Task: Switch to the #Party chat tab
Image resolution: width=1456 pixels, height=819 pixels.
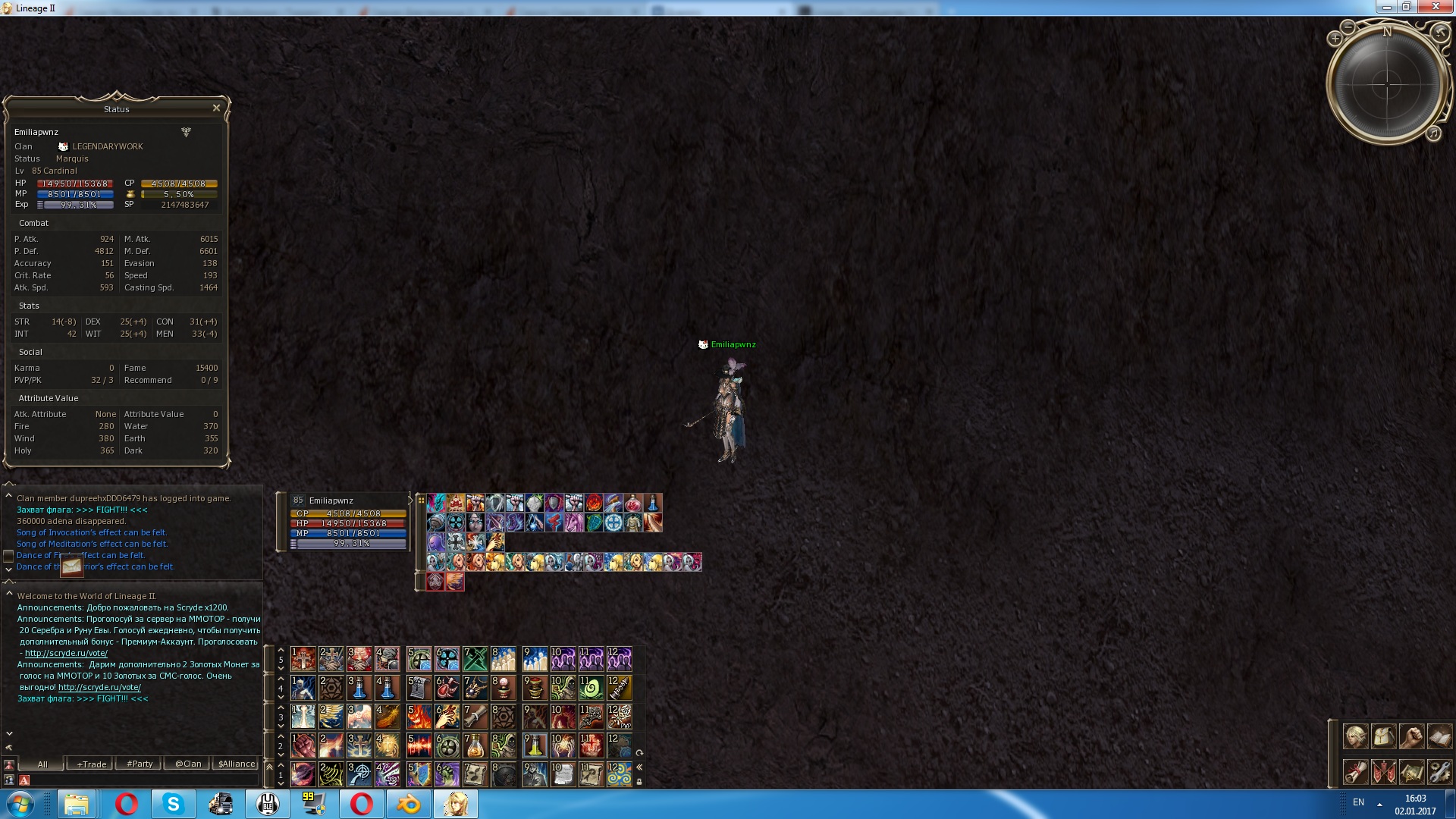Action: [138, 764]
